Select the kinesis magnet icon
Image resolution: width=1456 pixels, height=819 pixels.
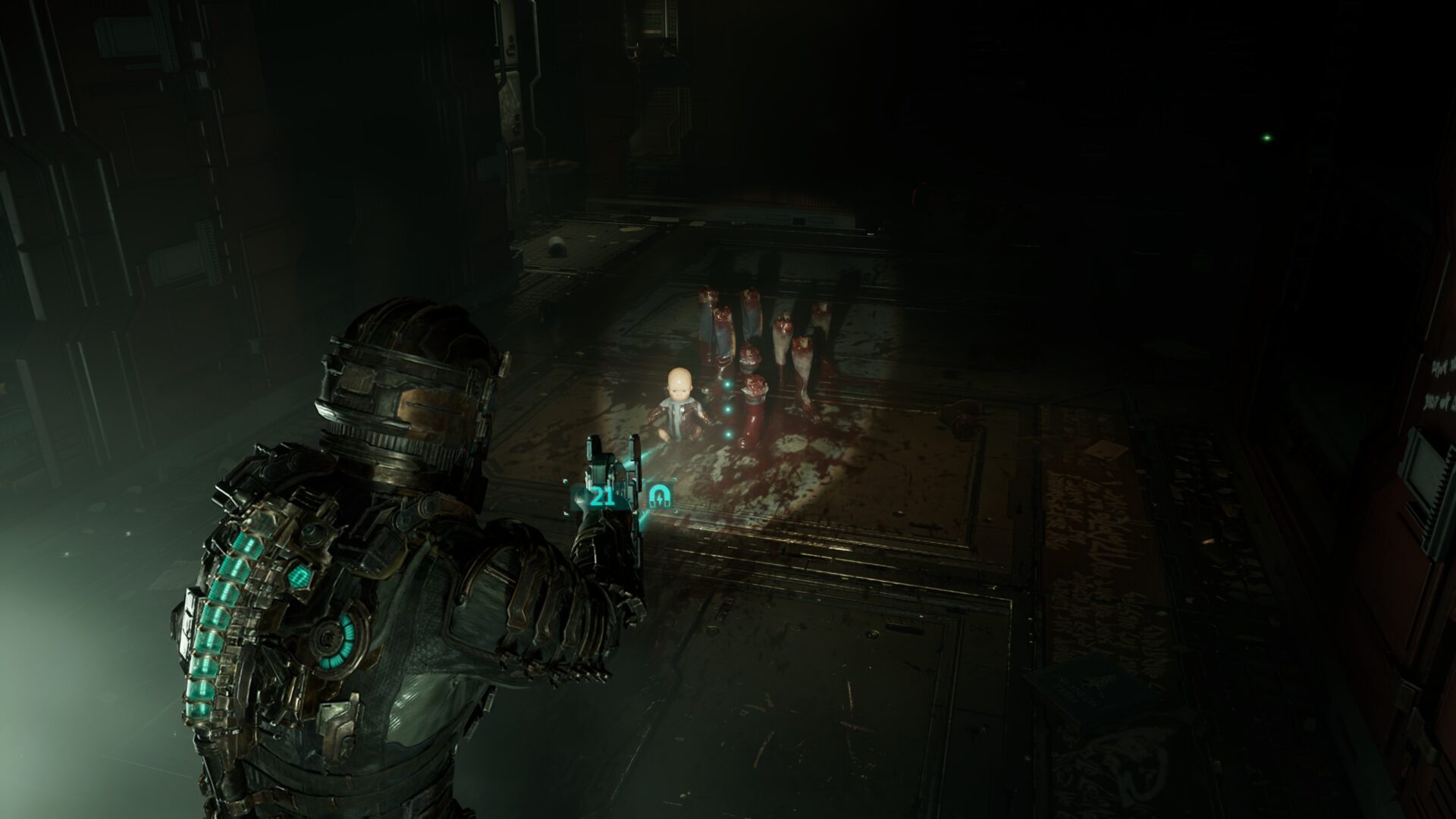659,497
